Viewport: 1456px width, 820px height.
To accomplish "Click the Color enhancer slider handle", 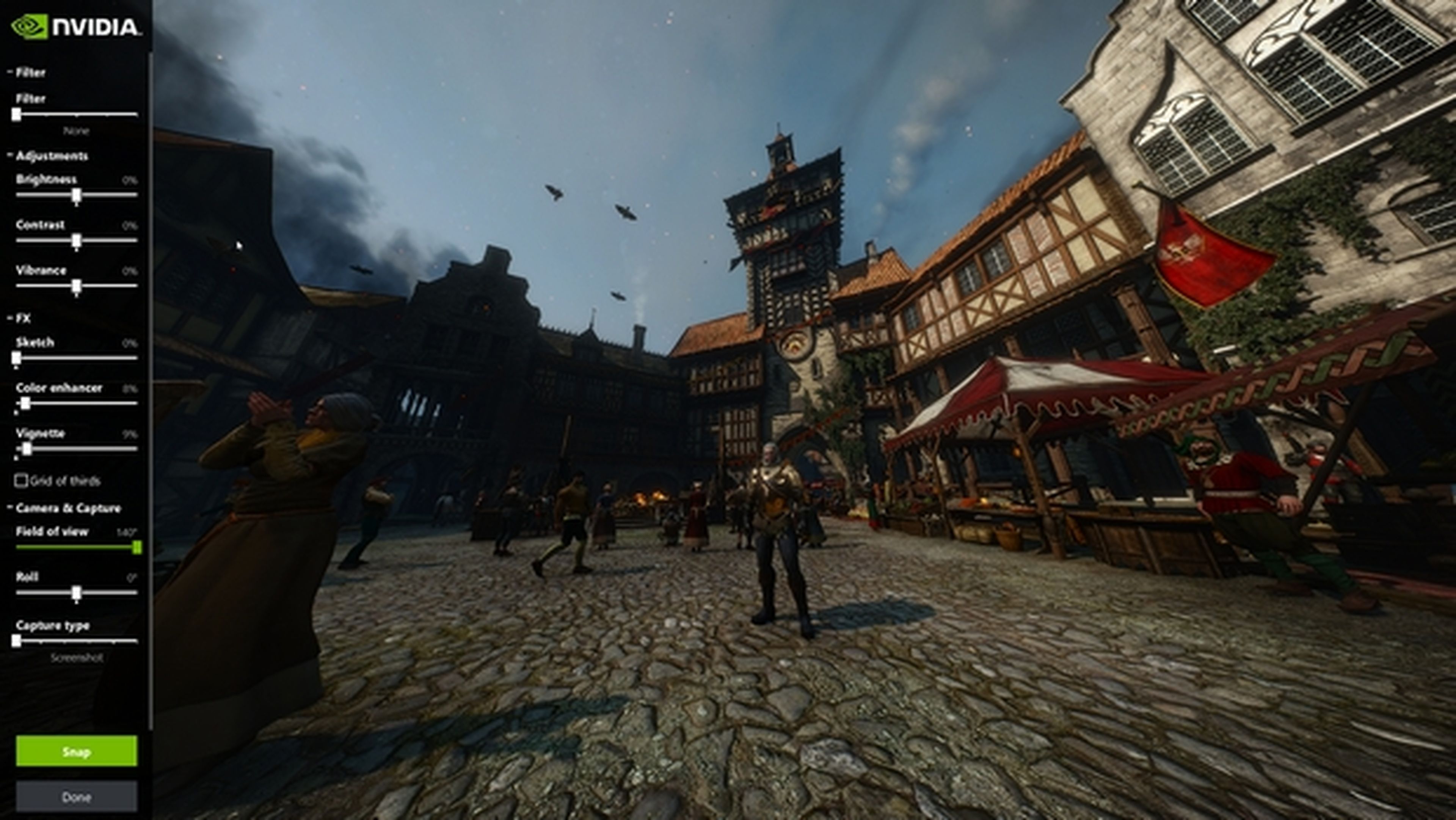I will [25, 404].
